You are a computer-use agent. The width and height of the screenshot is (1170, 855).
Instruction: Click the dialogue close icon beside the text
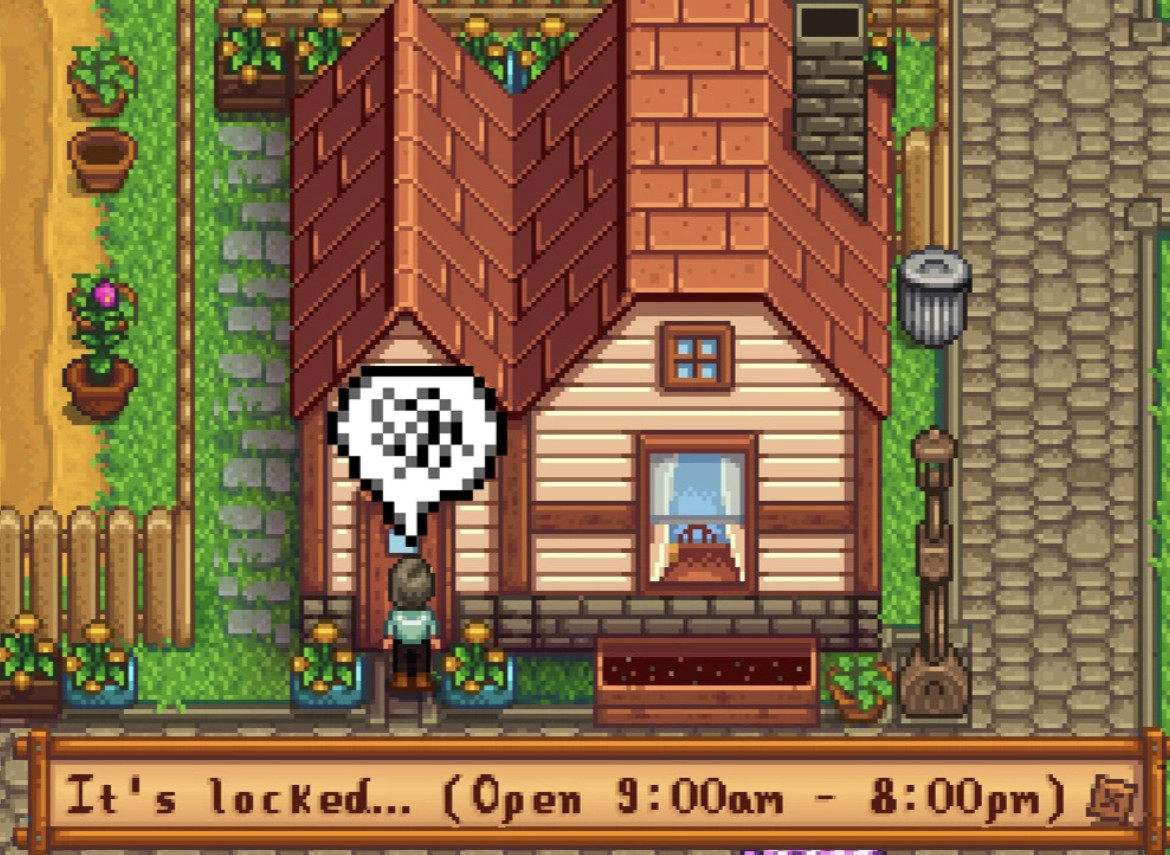(1111, 800)
